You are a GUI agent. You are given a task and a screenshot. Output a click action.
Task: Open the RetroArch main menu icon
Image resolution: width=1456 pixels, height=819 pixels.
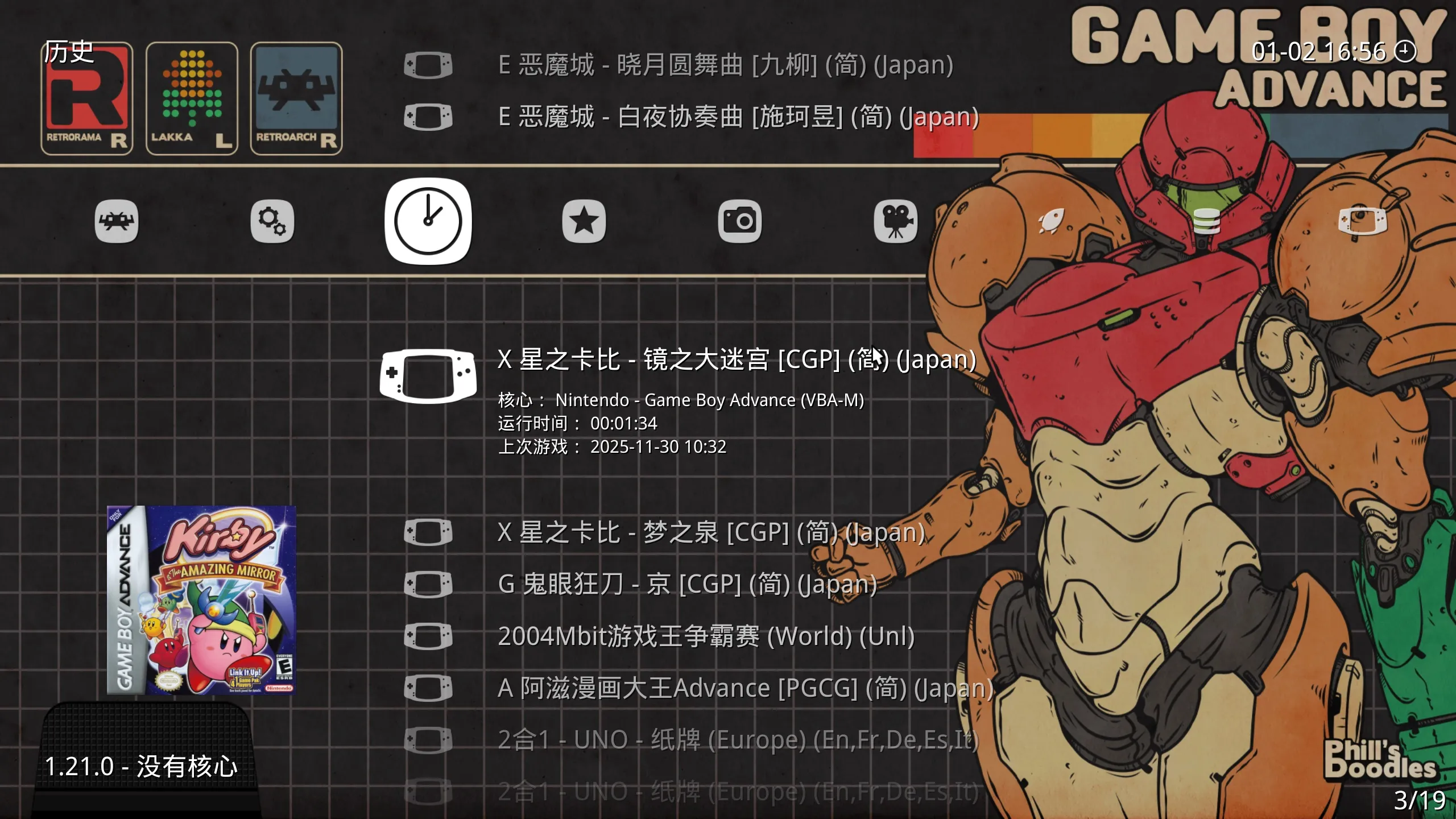pyautogui.click(x=117, y=222)
